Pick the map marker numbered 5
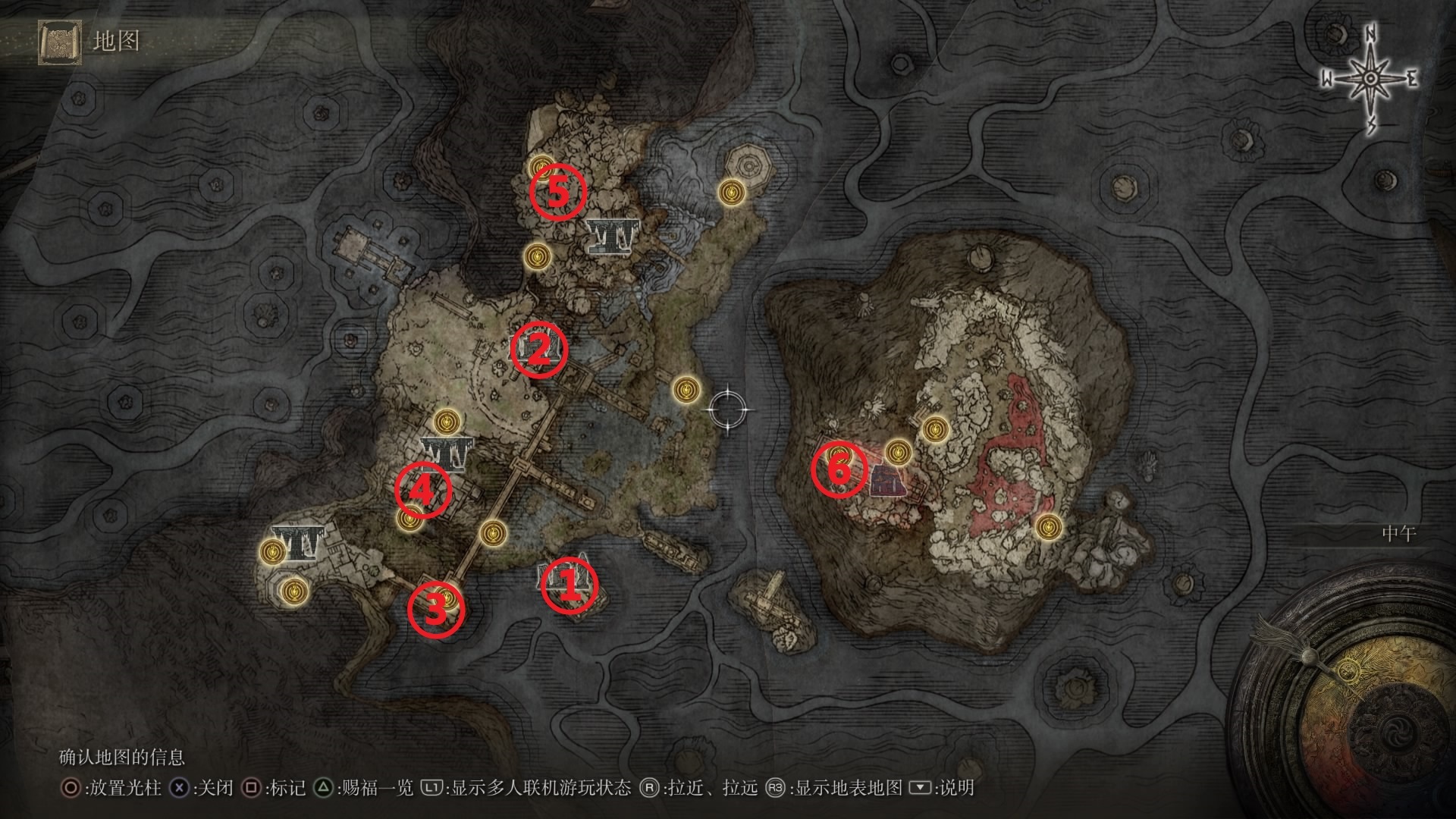The width and height of the screenshot is (1456, 819). pyautogui.click(x=557, y=193)
